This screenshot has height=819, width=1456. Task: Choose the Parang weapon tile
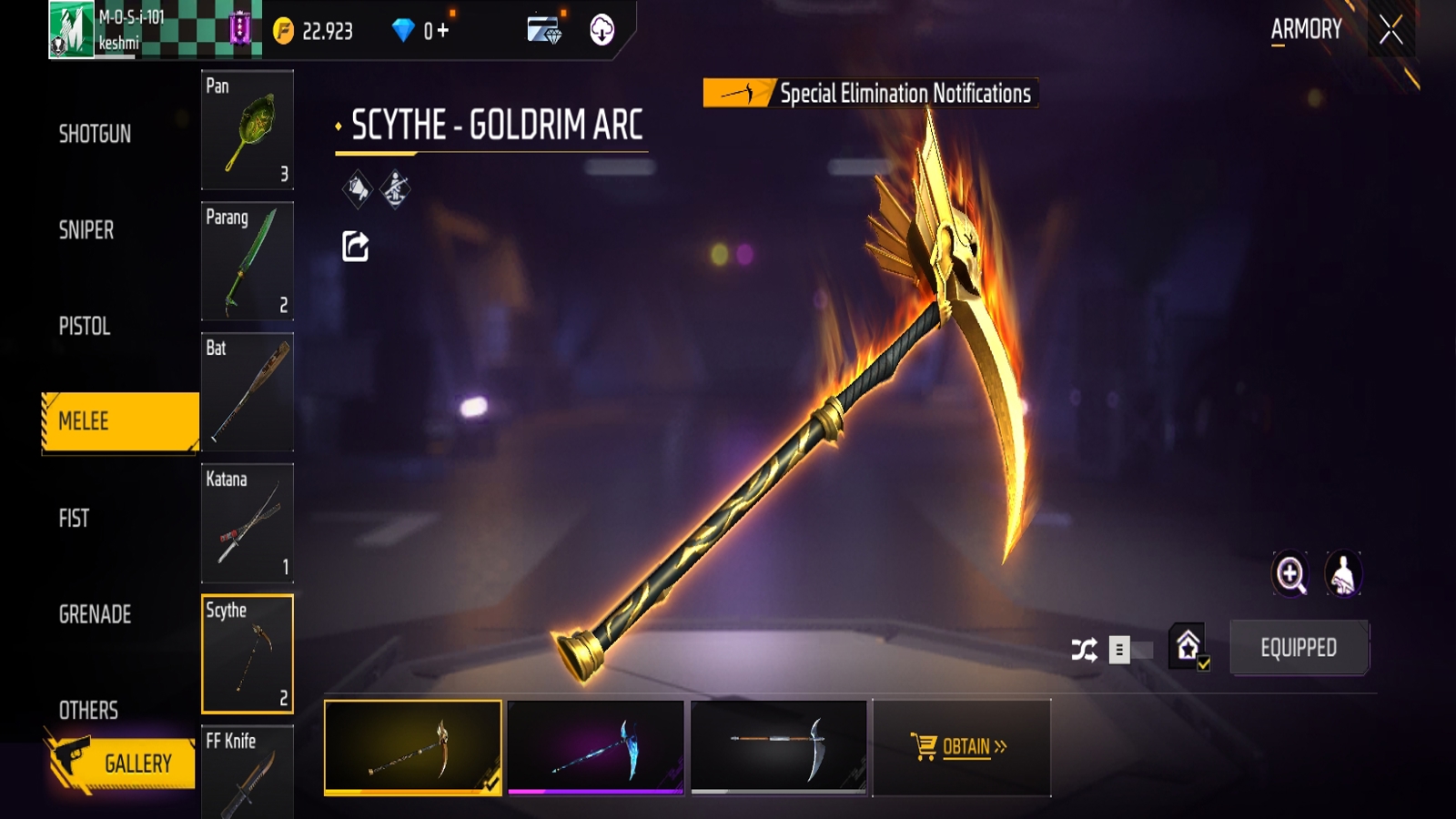(x=247, y=261)
